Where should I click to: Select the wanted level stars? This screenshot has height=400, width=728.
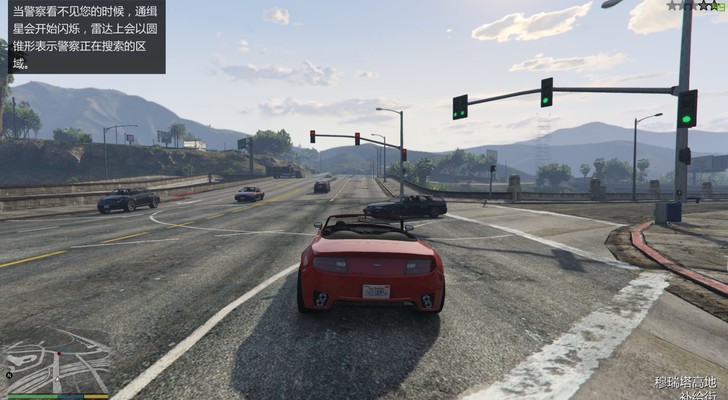pyautogui.click(x=697, y=6)
